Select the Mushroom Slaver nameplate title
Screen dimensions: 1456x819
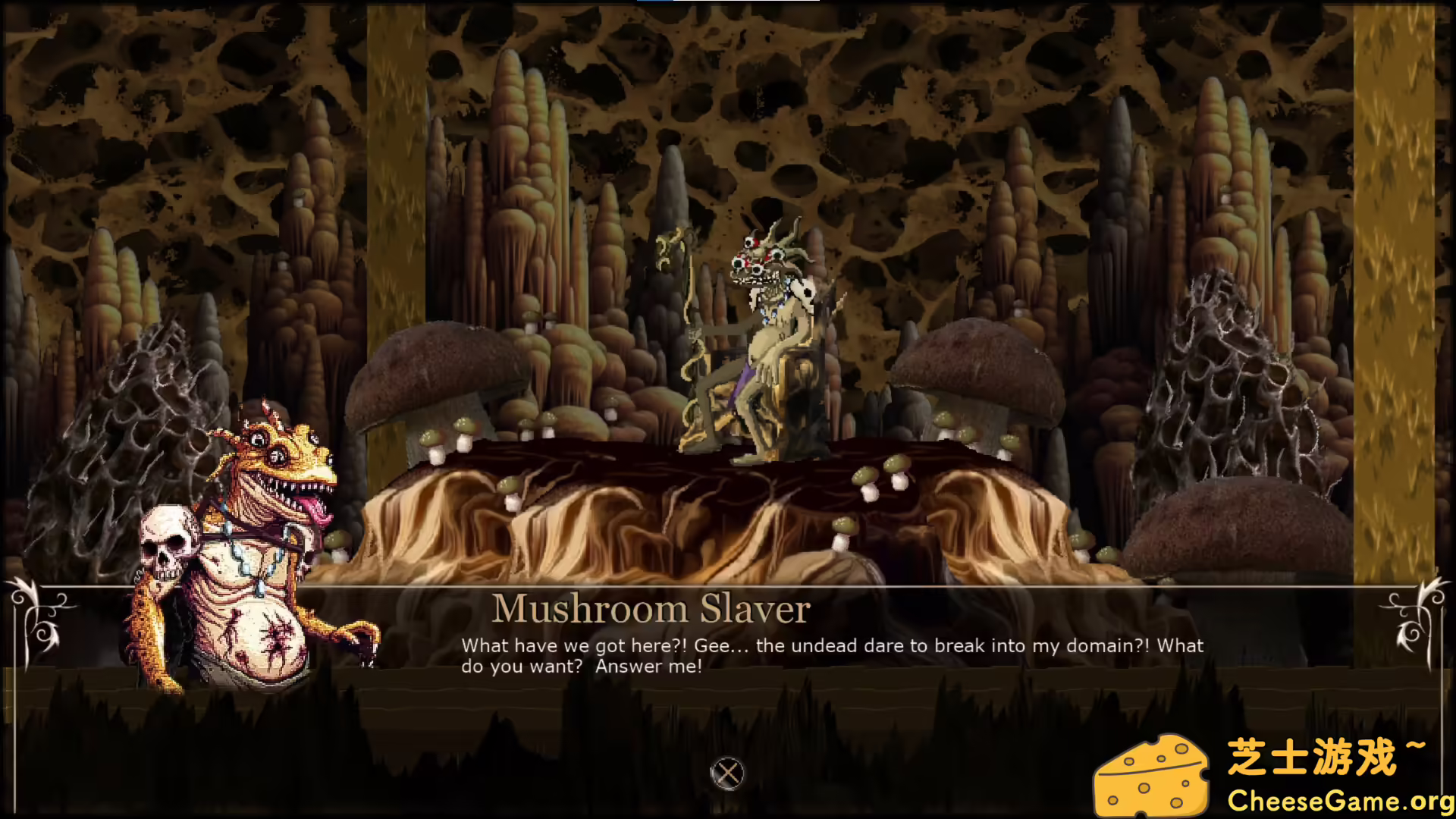[x=652, y=607]
